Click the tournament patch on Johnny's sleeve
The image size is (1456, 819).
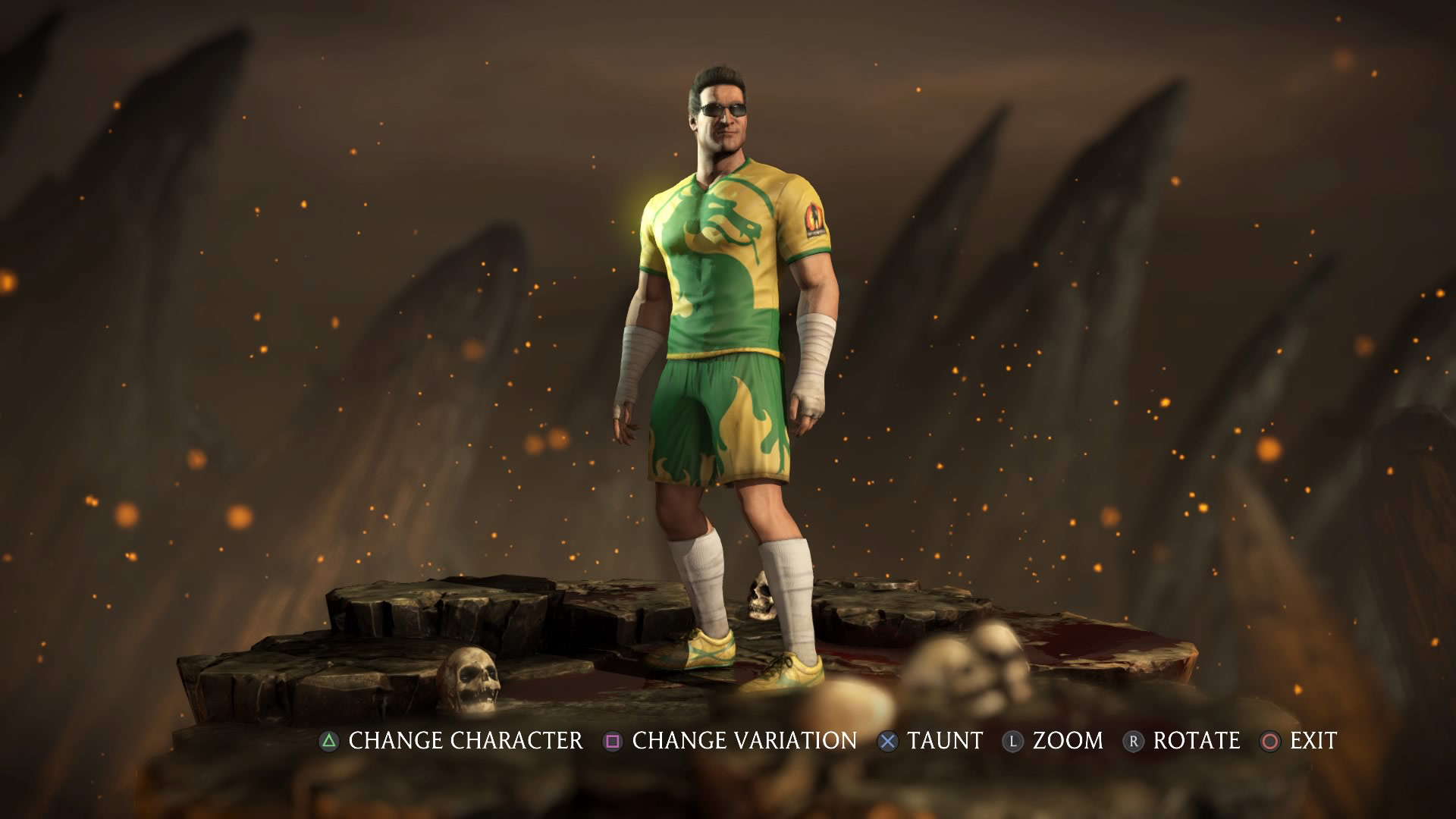(815, 218)
